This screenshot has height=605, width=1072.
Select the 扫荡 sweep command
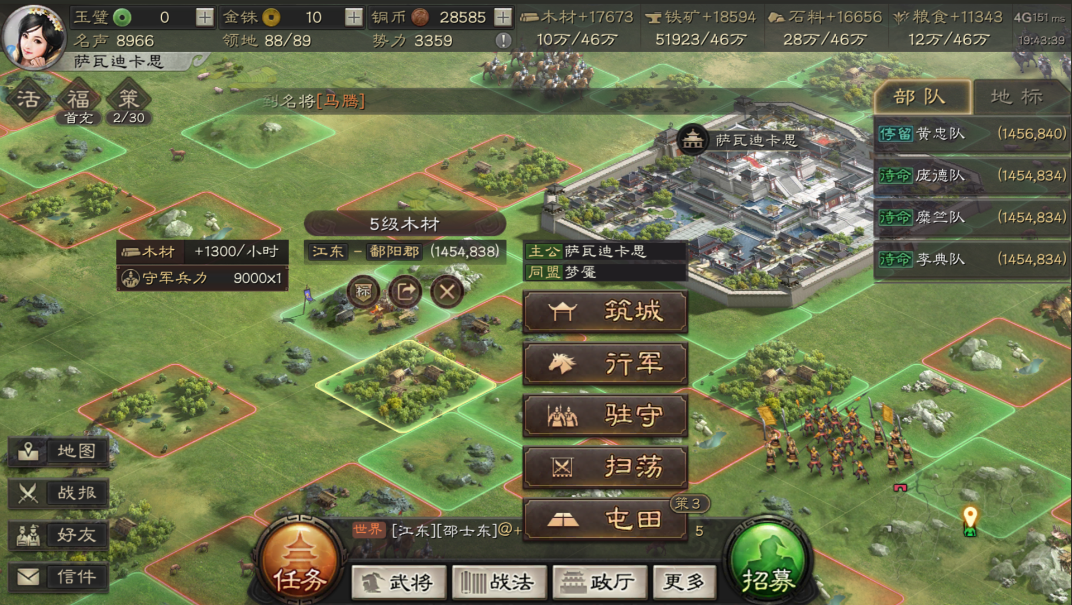click(605, 468)
